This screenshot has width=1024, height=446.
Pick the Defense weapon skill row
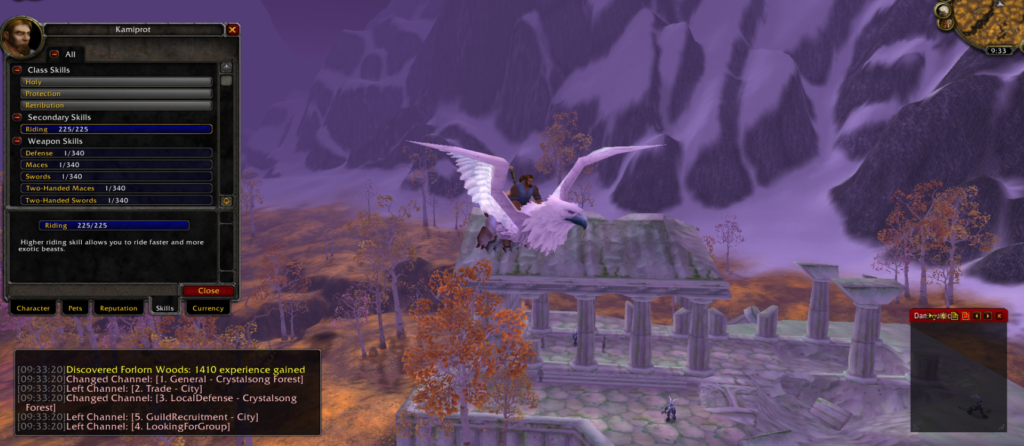coord(116,153)
